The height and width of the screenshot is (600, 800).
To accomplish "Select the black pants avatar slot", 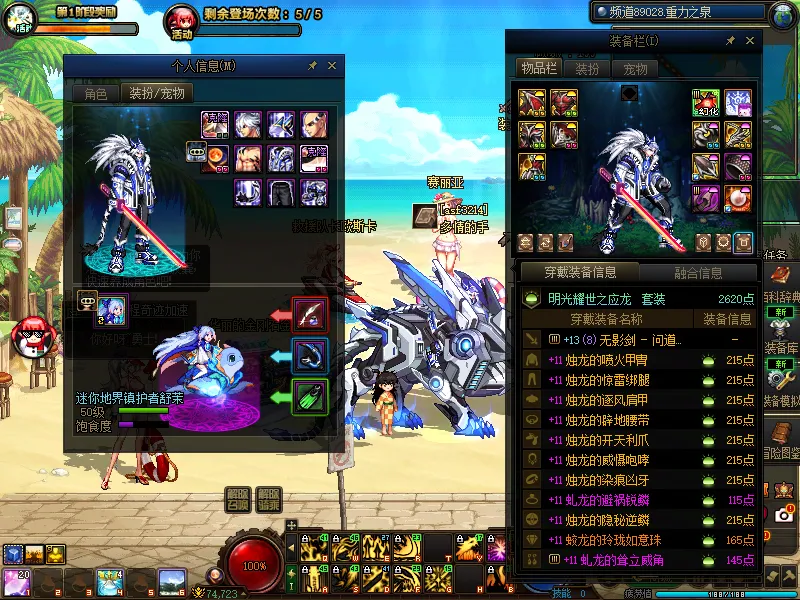I will click(281, 192).
